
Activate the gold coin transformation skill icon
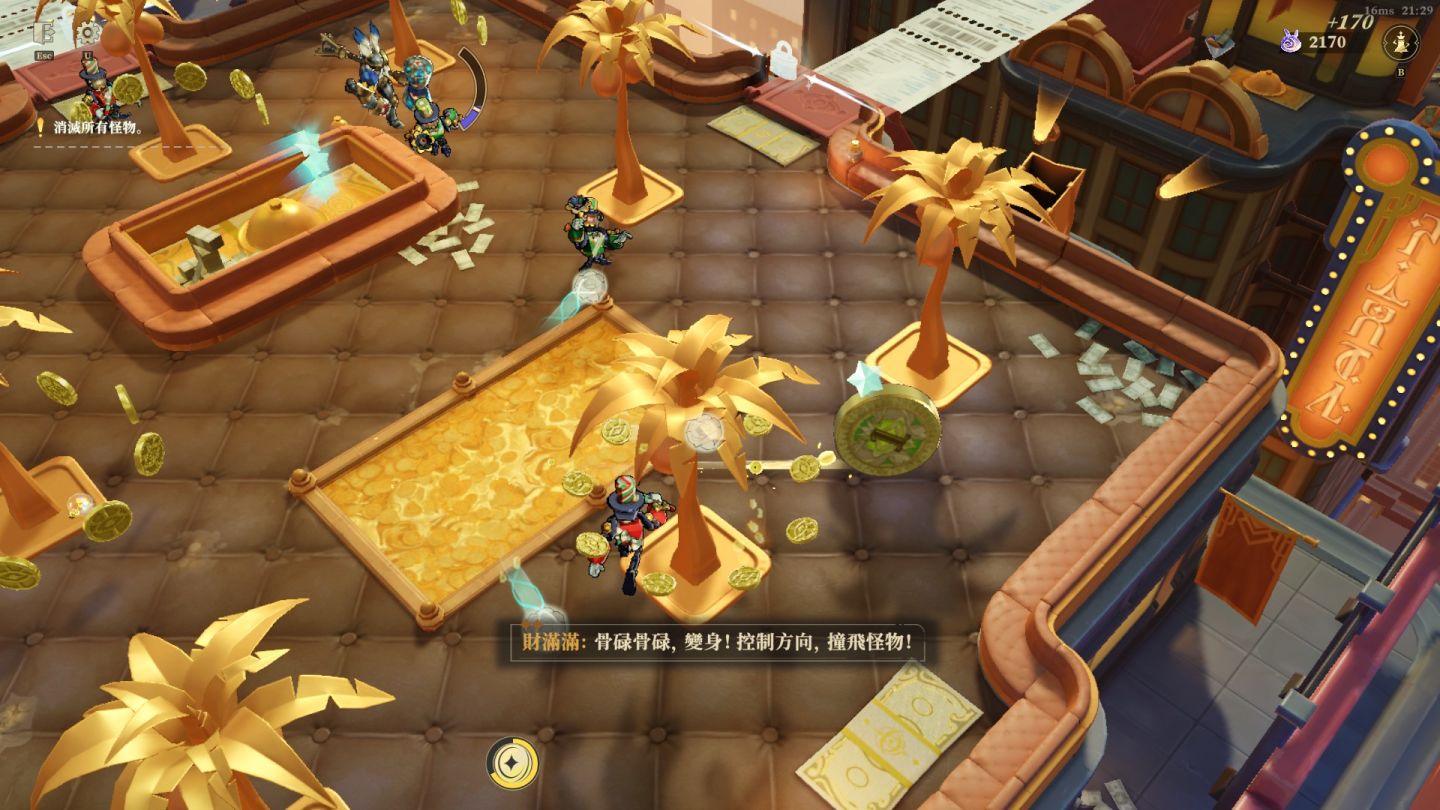512,764
